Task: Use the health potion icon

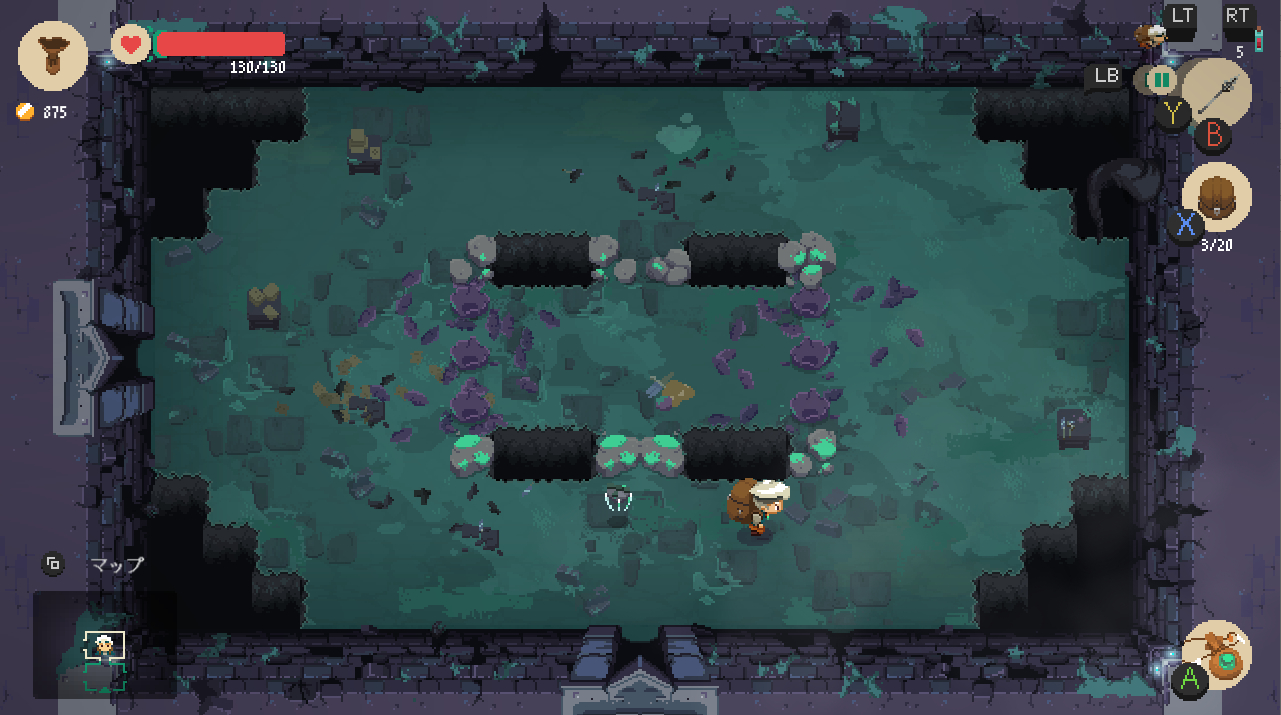Action: 1258,41
